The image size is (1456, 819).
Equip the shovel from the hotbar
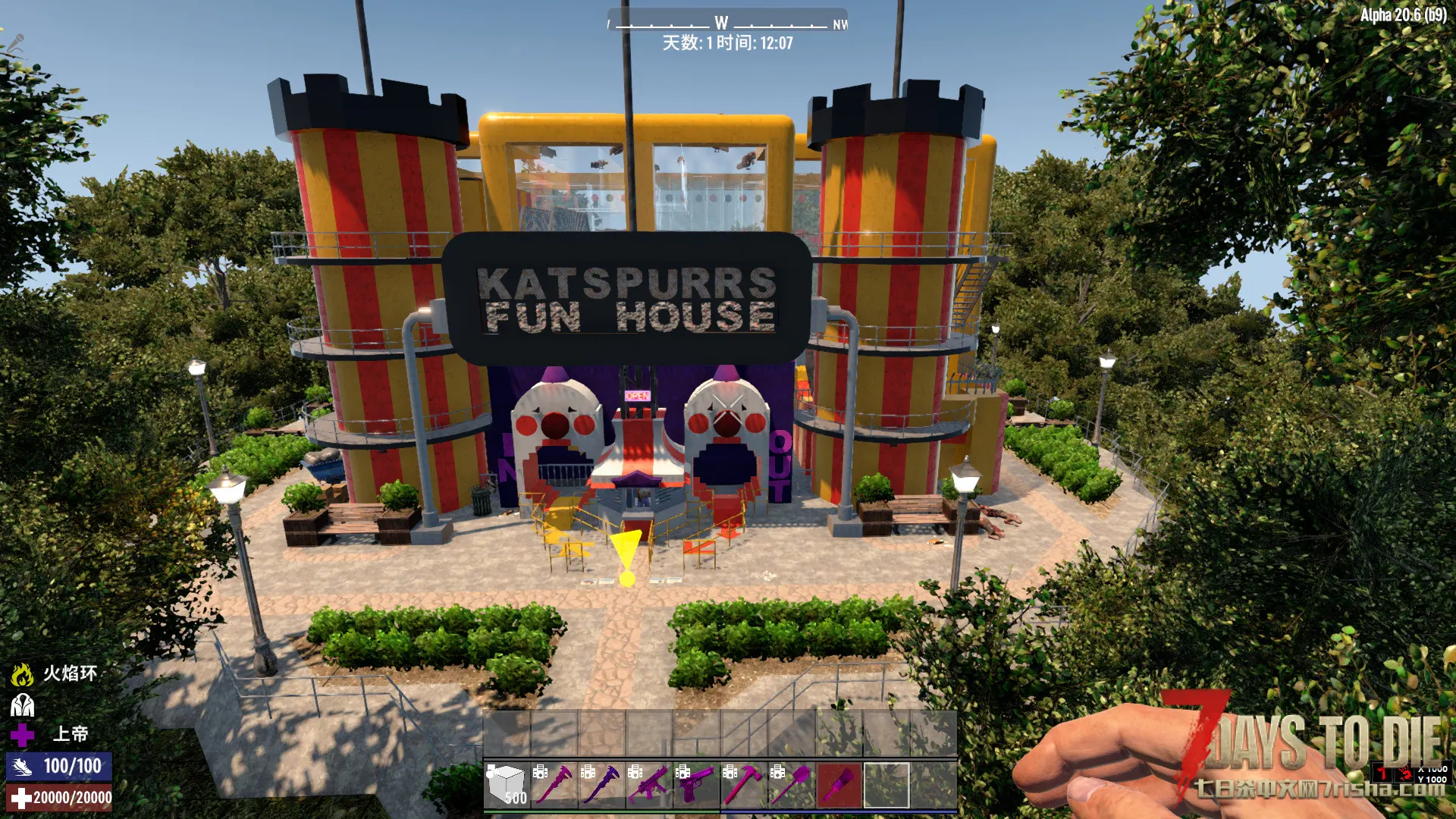click(792, 785)
